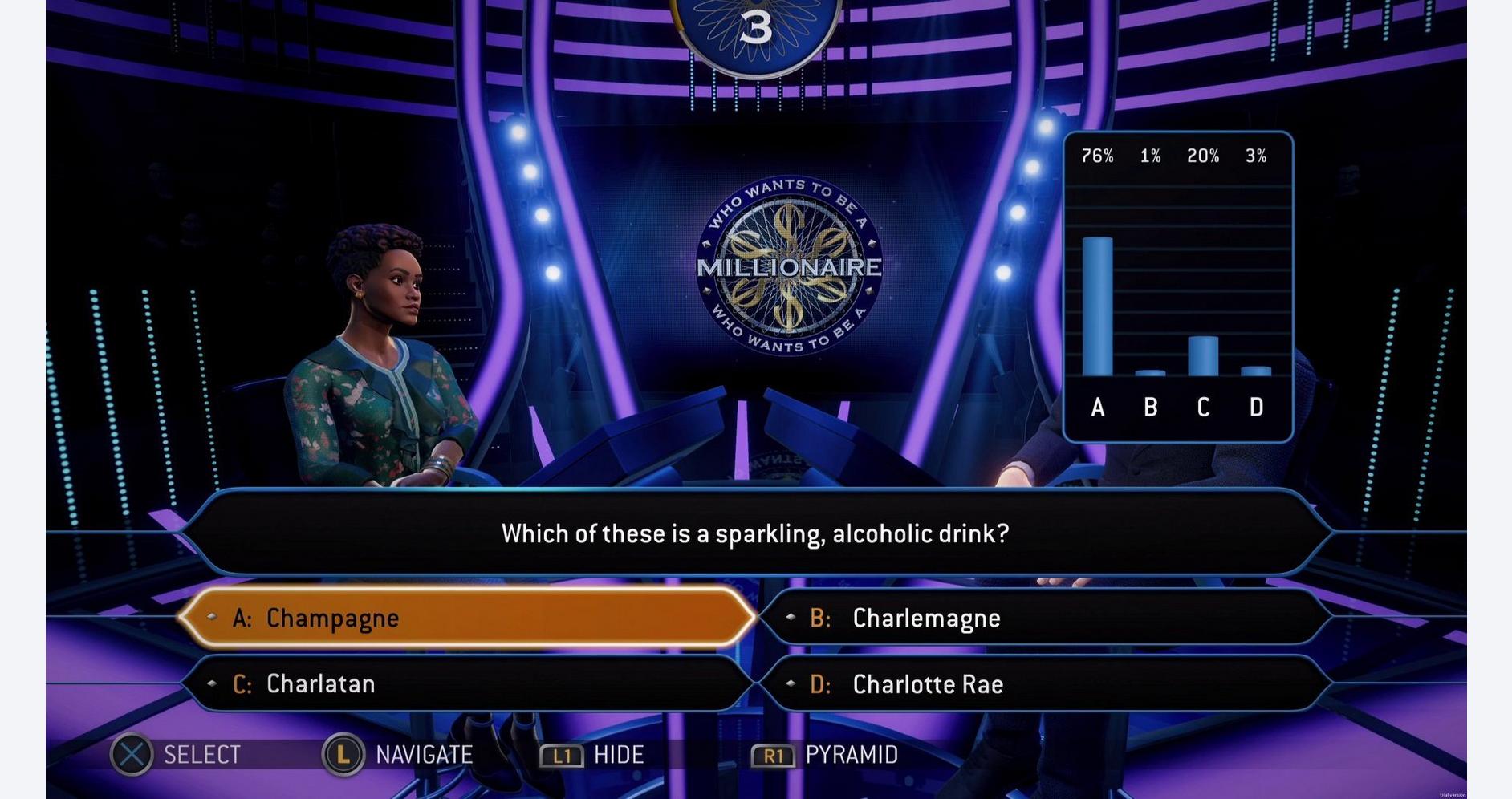This screenshot has width=1512, height=799.
Task: Pick answer C: Charlatan
Action: (465, 683)
